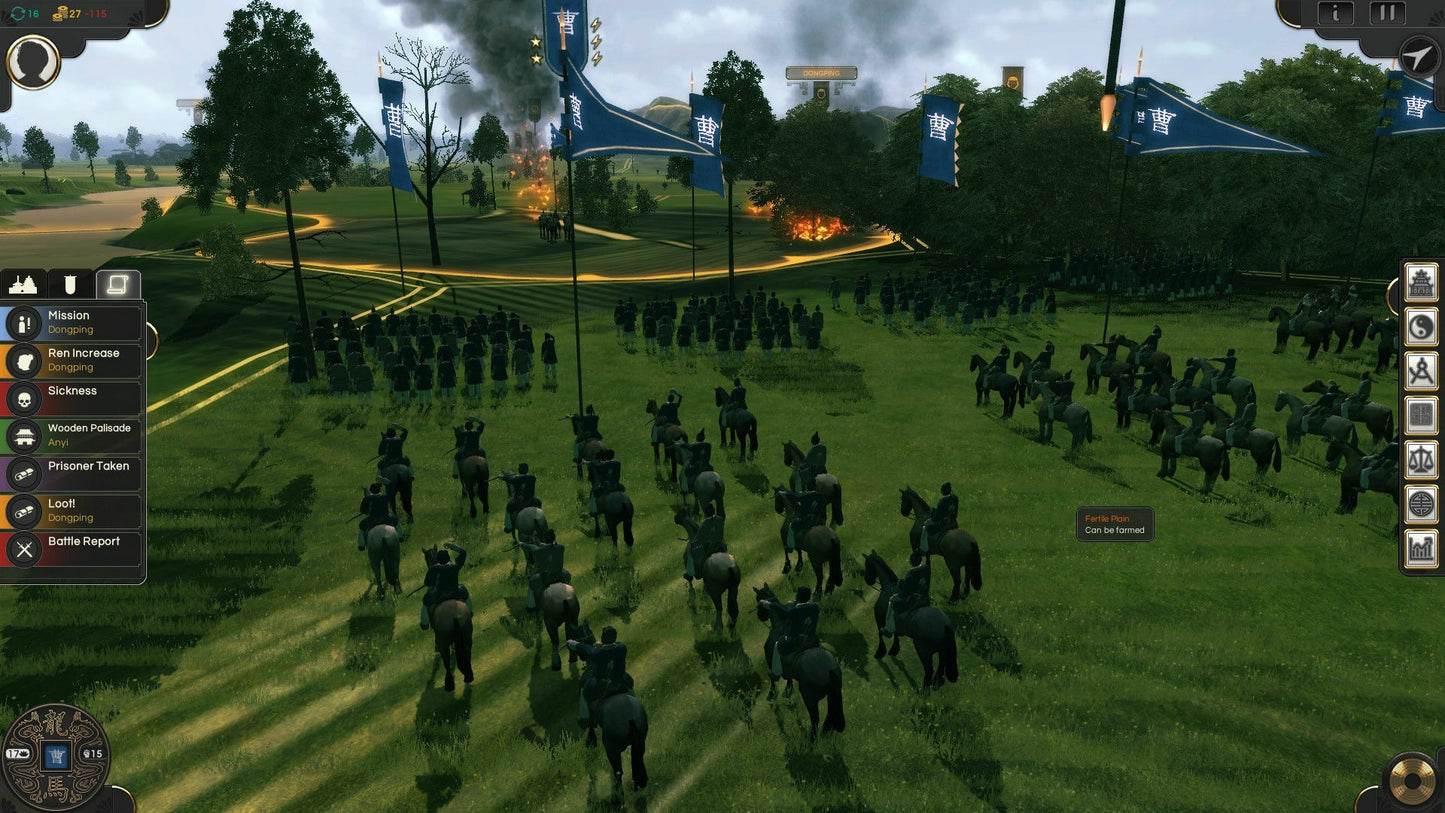This screenshot has height=813, width=1445.
Task: Toggle the navigation arrow below the pause button
Action: (x=1417, y=57)
